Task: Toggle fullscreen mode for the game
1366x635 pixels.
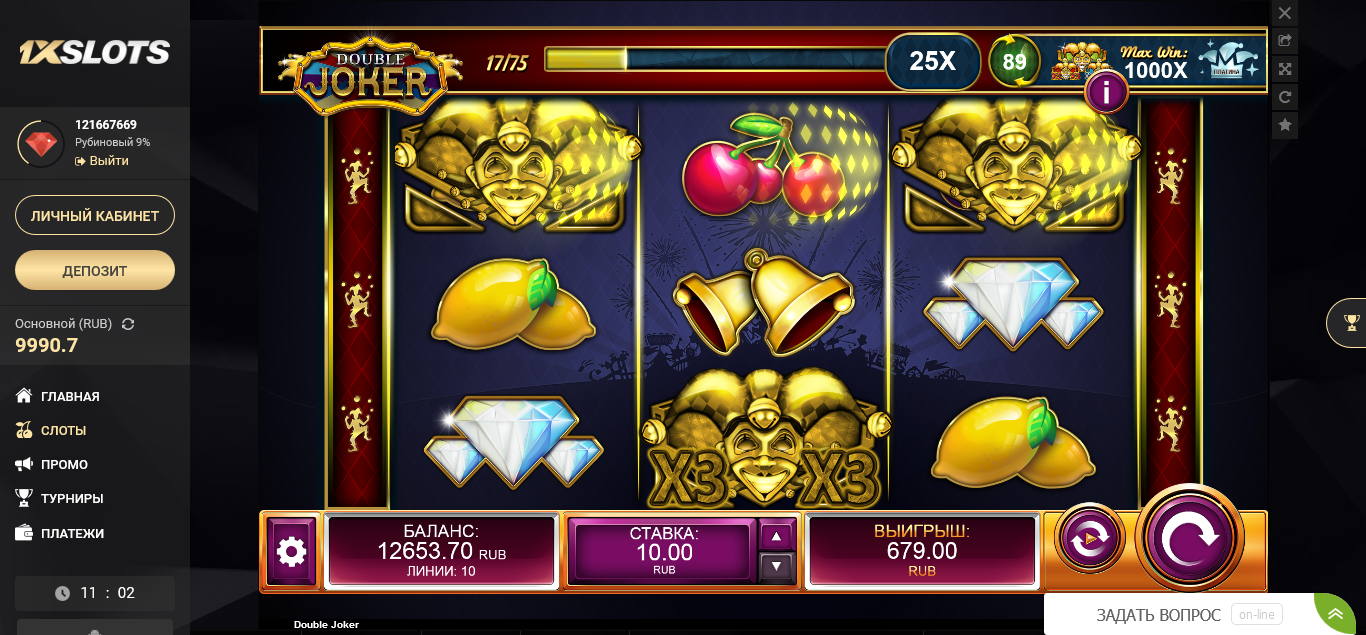Action: [1285, 69]
